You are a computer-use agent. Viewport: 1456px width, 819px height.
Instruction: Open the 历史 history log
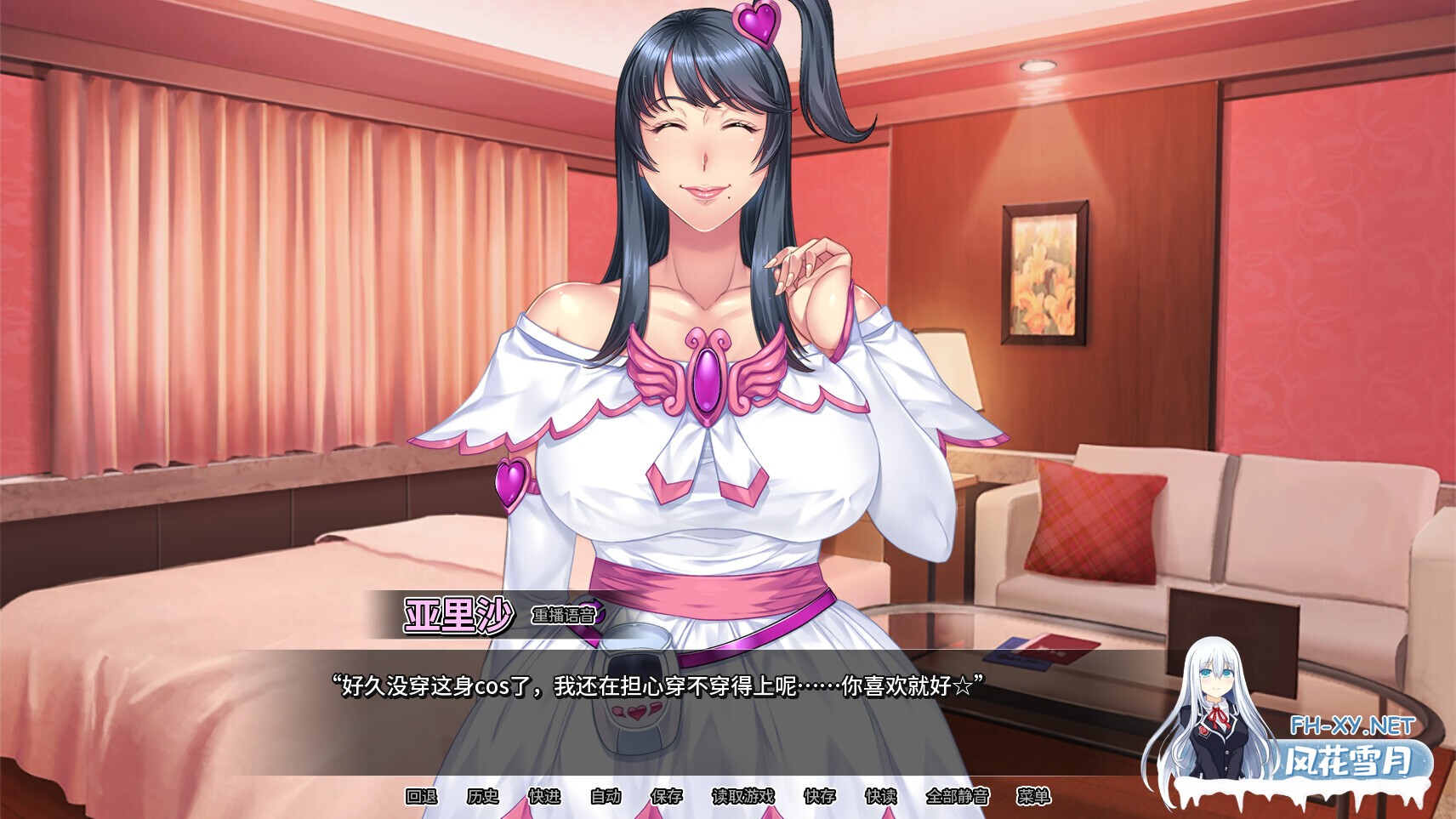(x=482, y=796)
